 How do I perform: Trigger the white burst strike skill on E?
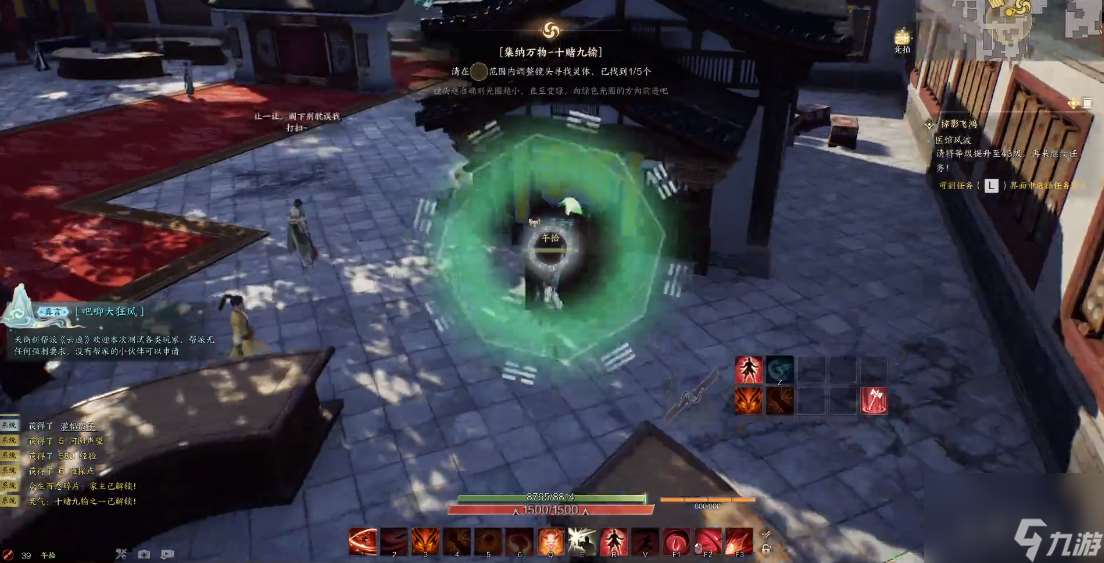click(582, 540)
